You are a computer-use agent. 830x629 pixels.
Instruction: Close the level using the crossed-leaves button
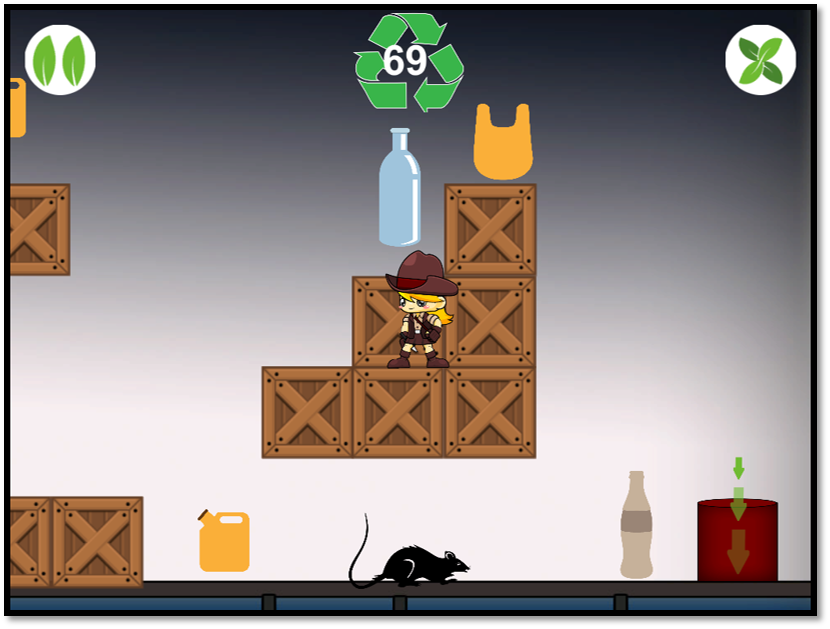coord(760,60)
